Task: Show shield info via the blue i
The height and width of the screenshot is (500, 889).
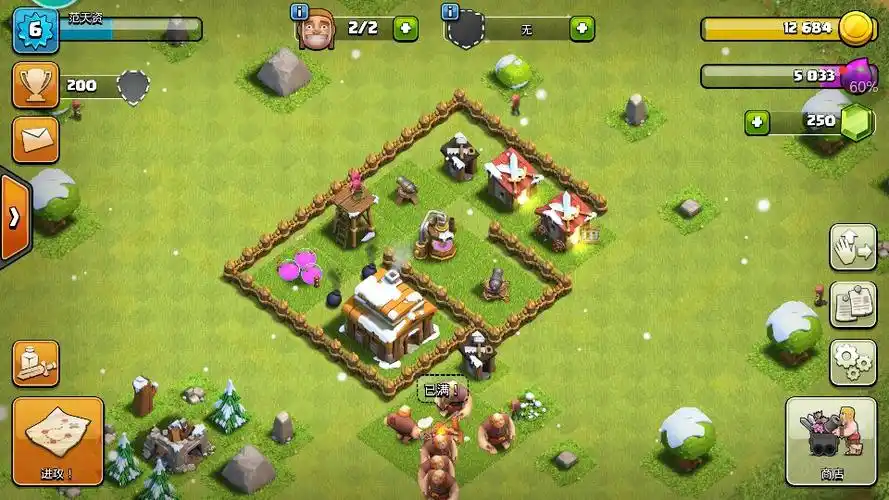Action: tap(449, 11)
